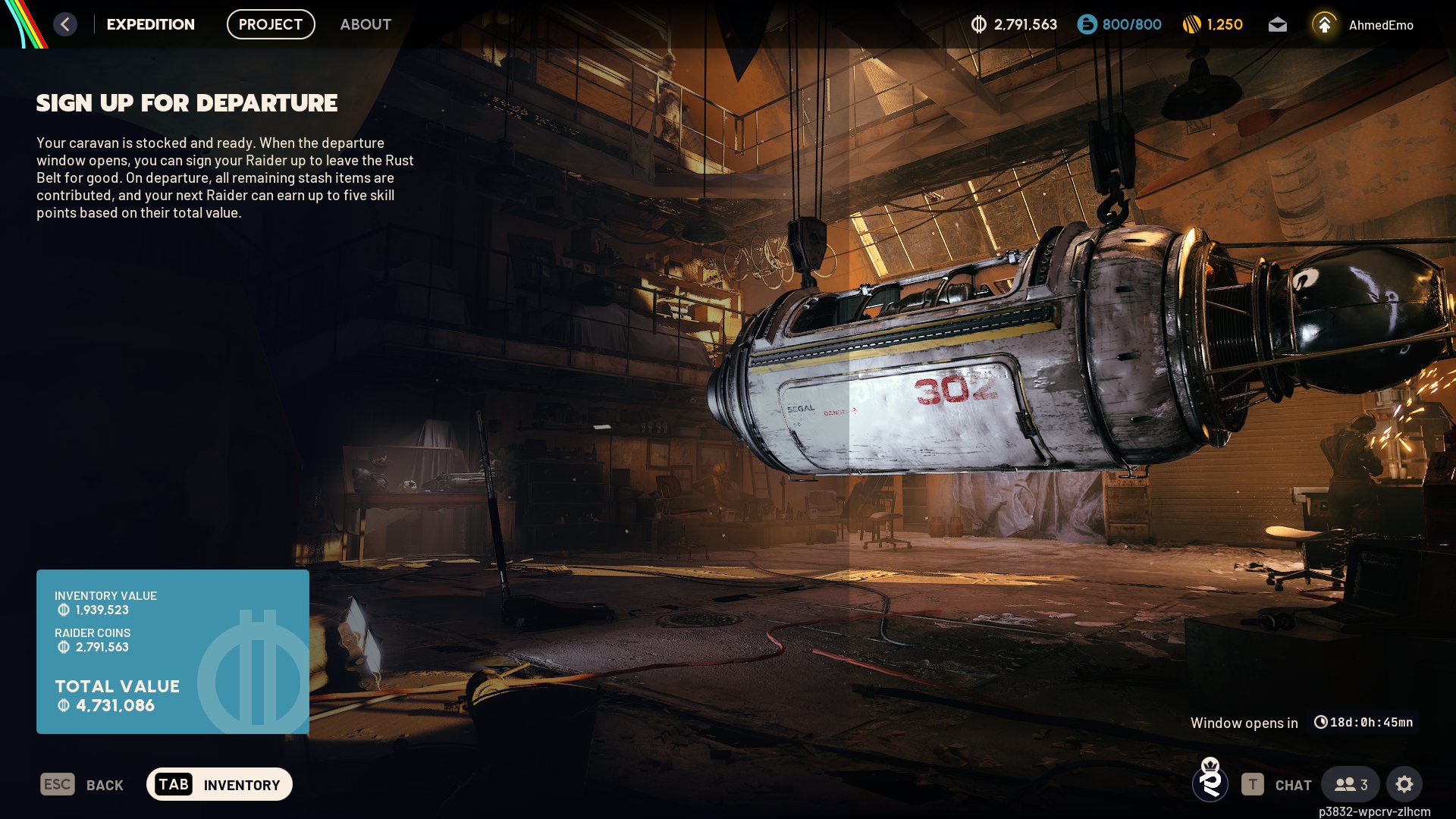Open settings via gear icon

(1404, 785)
